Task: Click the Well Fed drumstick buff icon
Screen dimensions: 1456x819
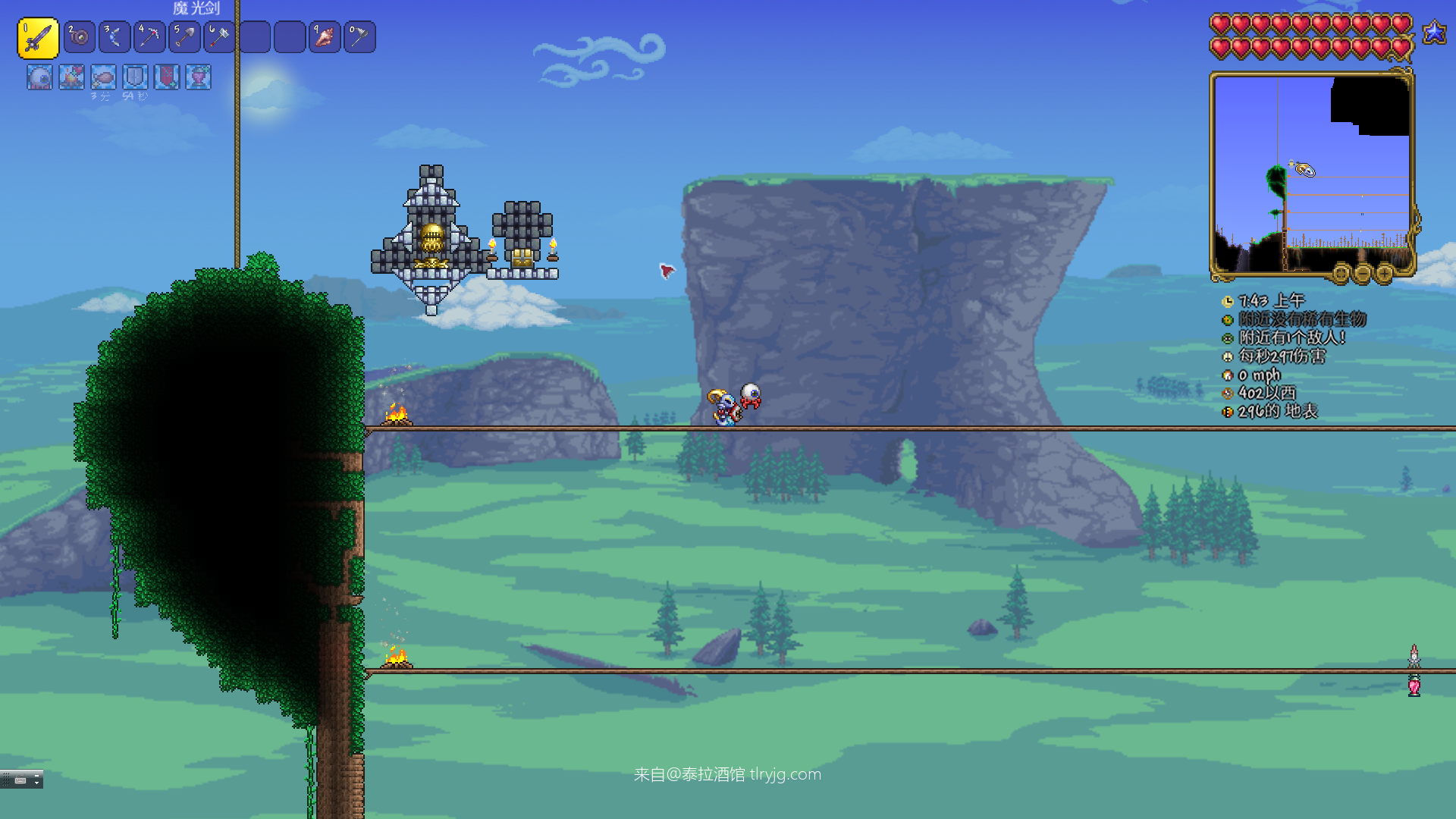Action: click(103, 77)
